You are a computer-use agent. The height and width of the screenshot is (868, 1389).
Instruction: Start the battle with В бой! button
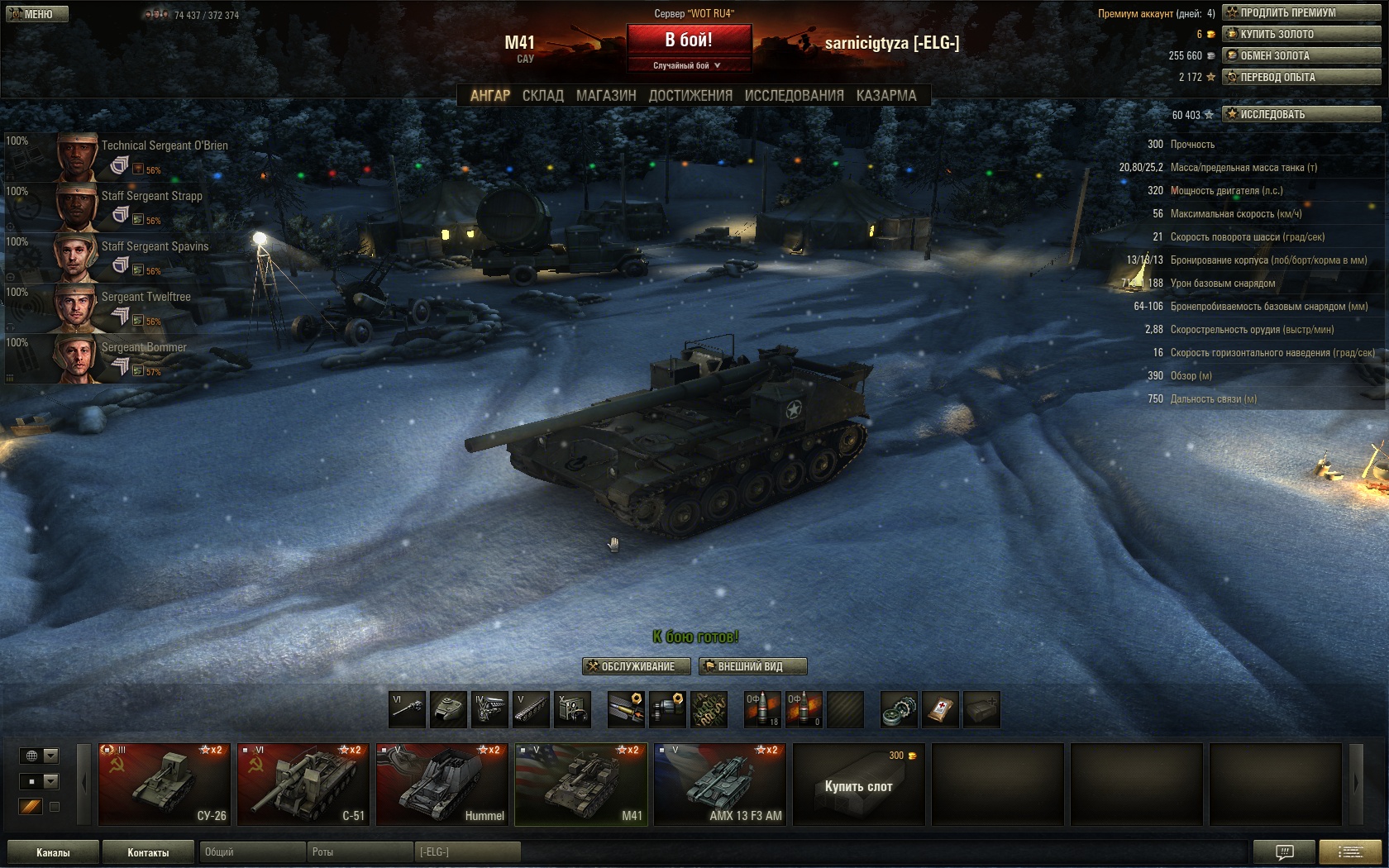(x=689, y=40)
